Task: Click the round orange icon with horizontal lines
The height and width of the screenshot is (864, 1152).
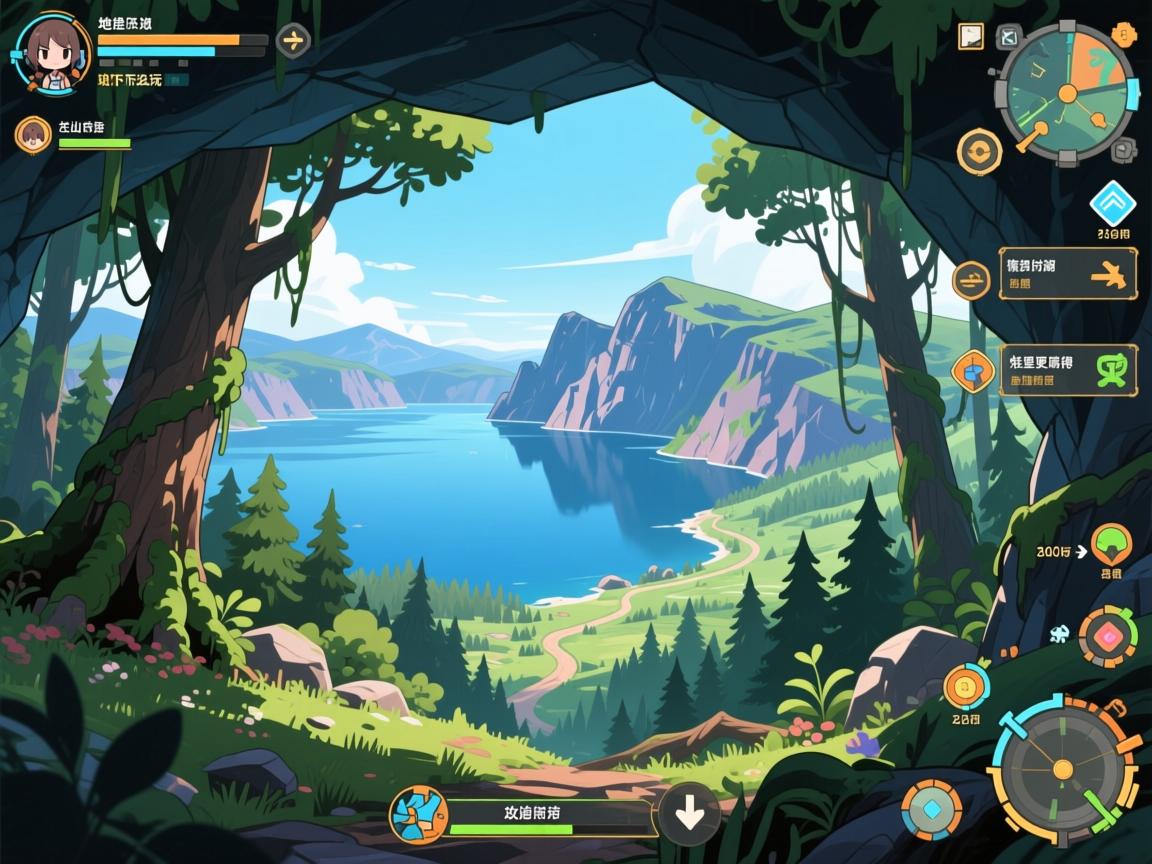Action: (x=969, y=279)
